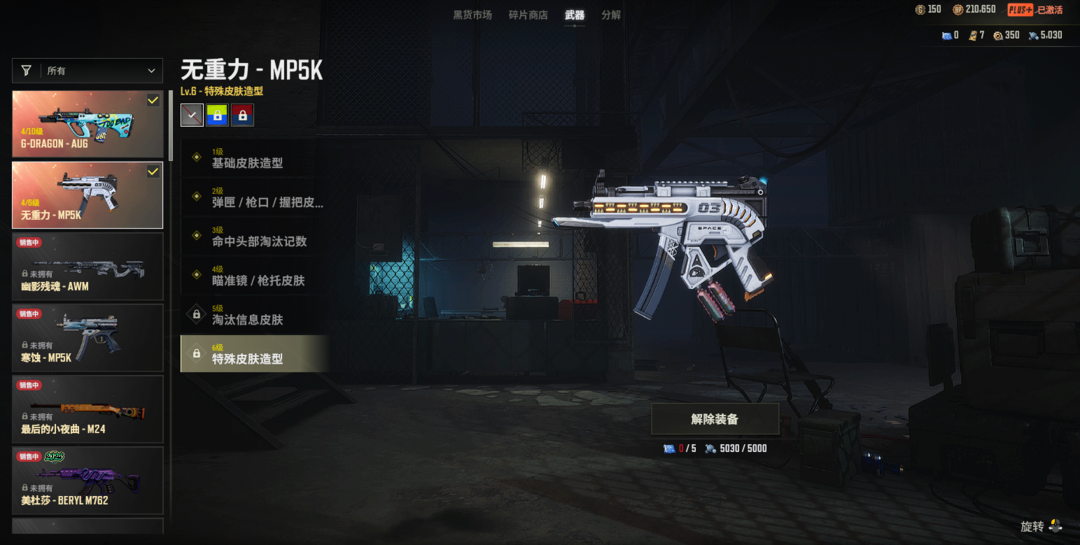
Task: View the 幽影残魂 AWM skin
Action: pyautogui.click(x=87, y=266)
